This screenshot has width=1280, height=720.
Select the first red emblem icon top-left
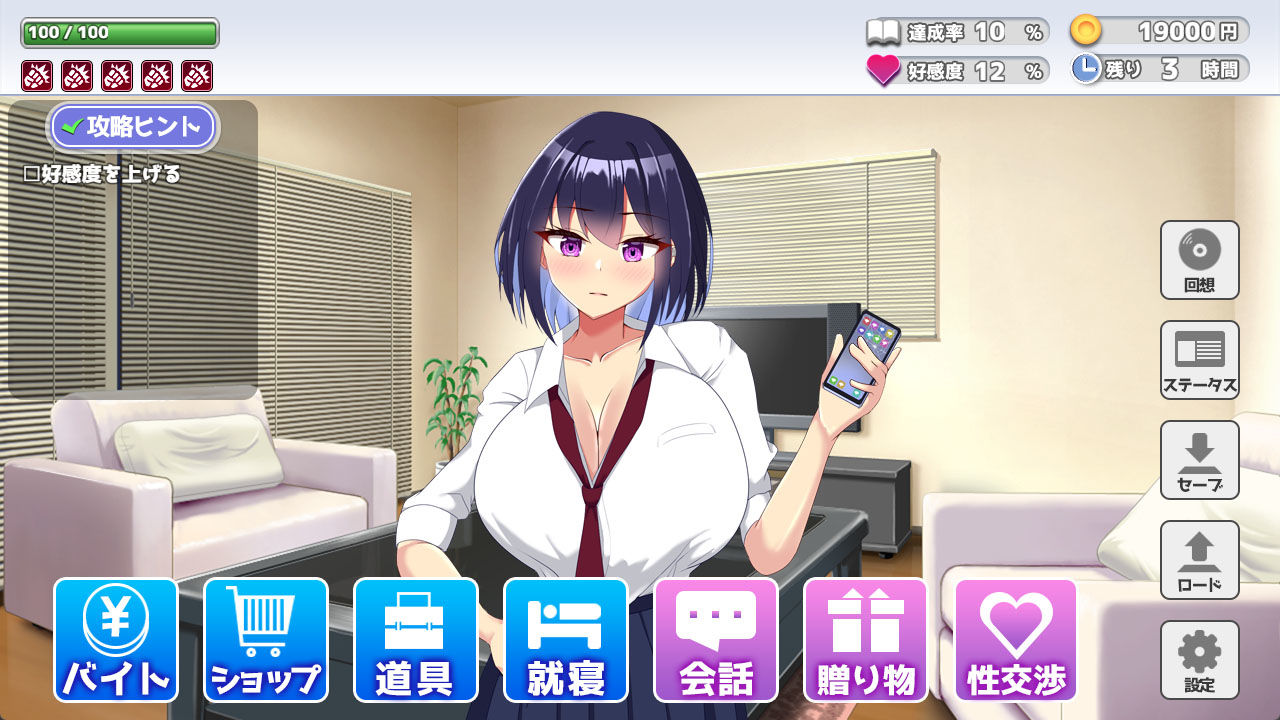[35, 75]
